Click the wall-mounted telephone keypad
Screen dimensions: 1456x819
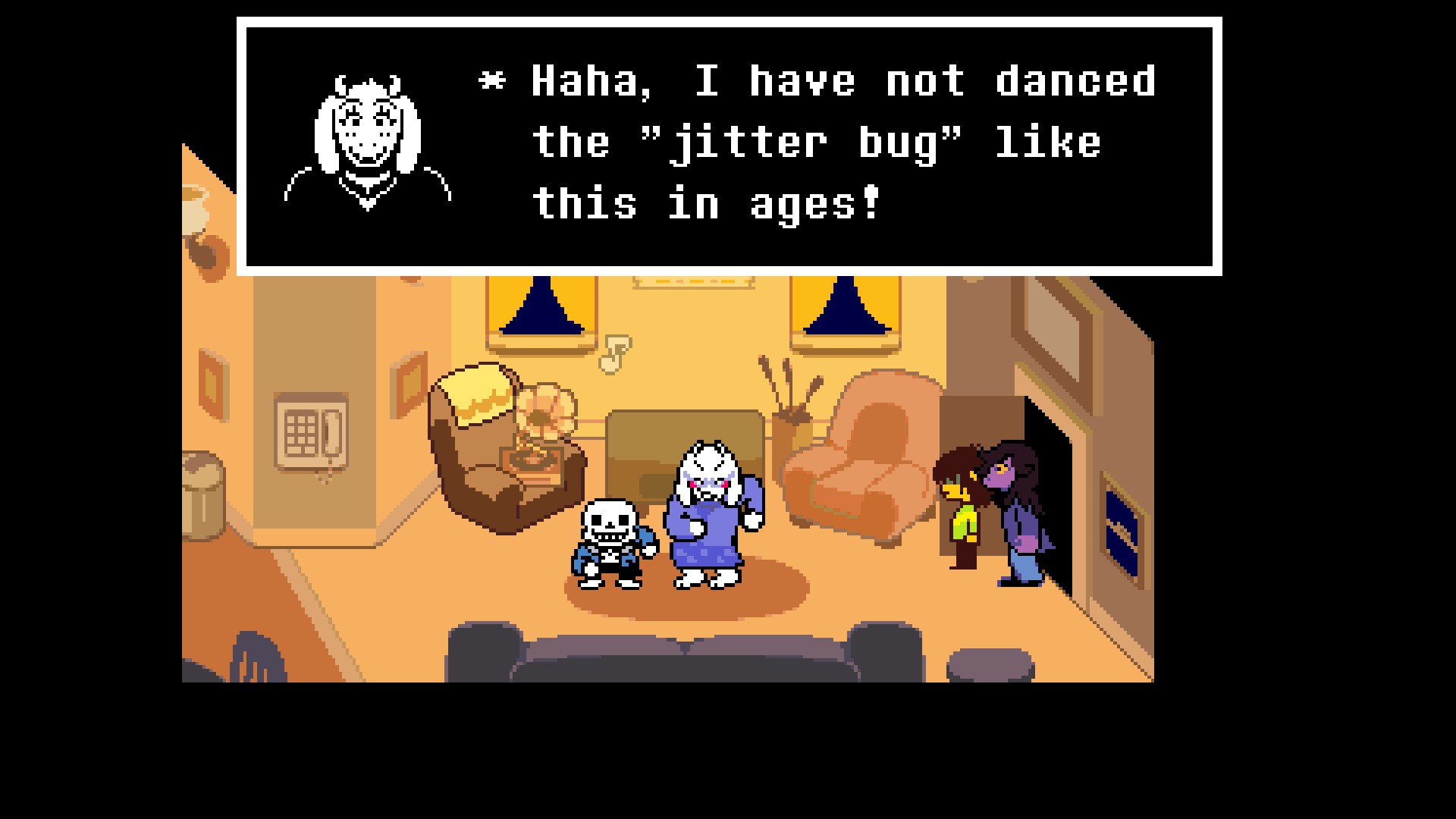302,434
